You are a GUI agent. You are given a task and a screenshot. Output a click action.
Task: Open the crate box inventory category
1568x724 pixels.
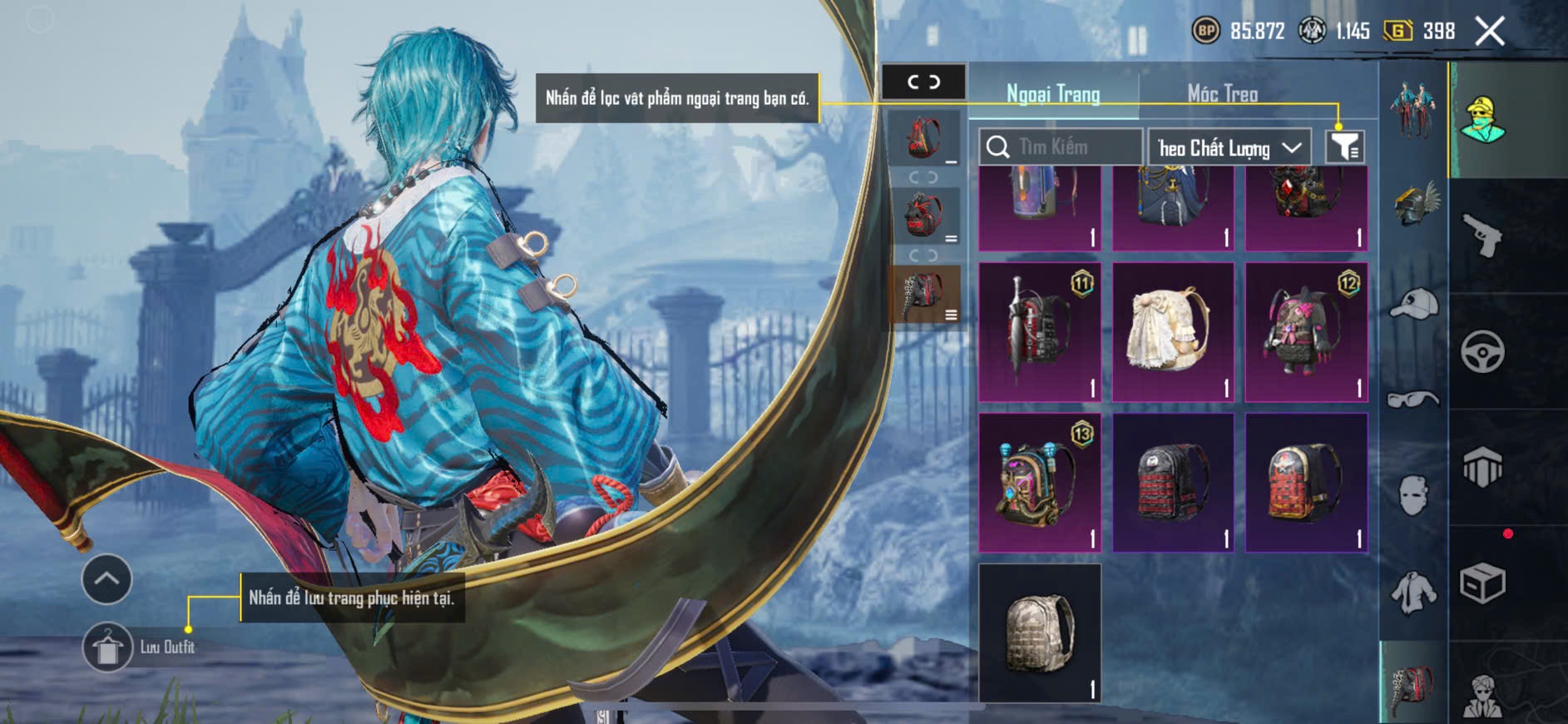pos(1482,583)
